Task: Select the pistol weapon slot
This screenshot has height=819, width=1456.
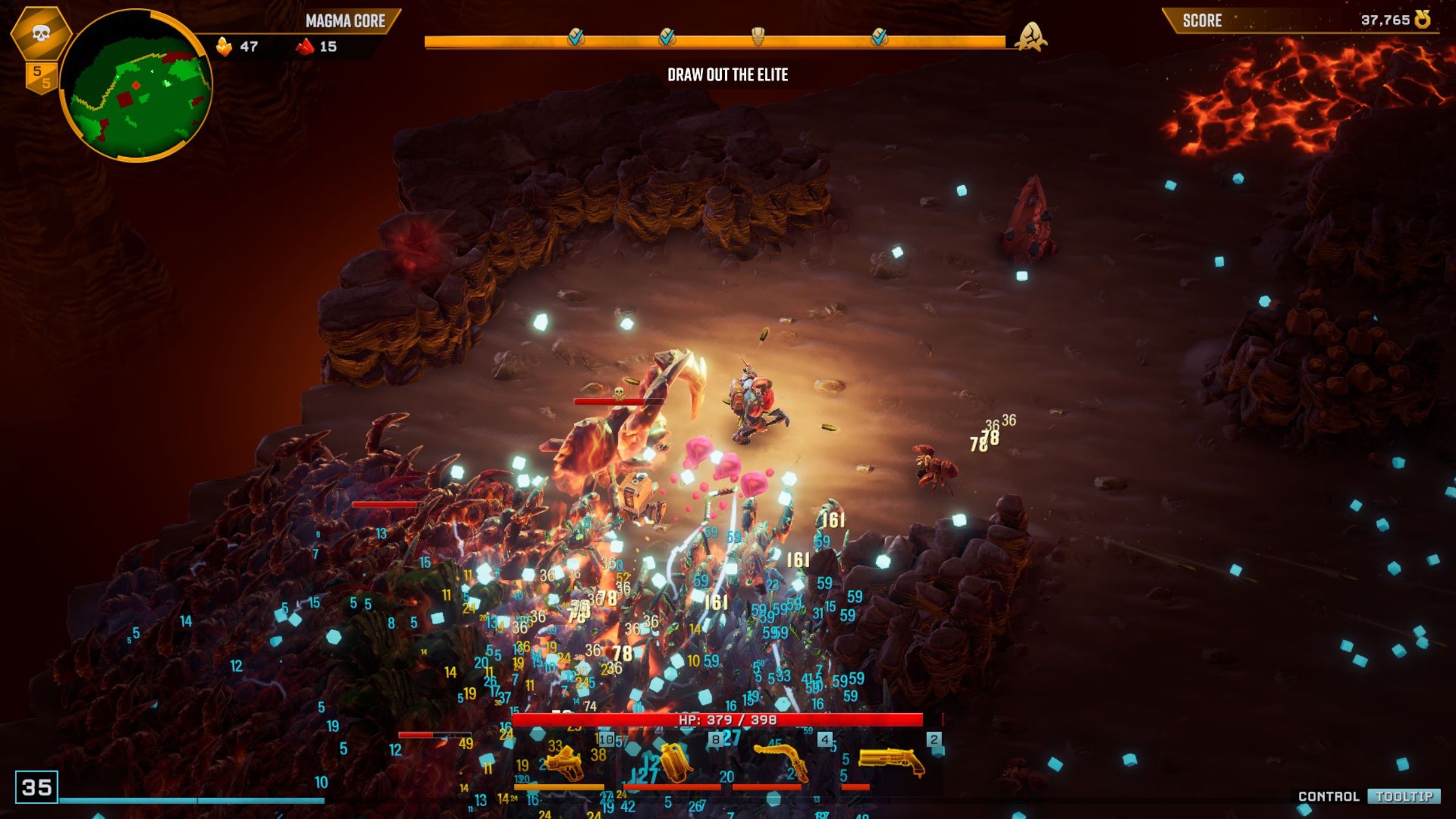Action: point(564,763)
